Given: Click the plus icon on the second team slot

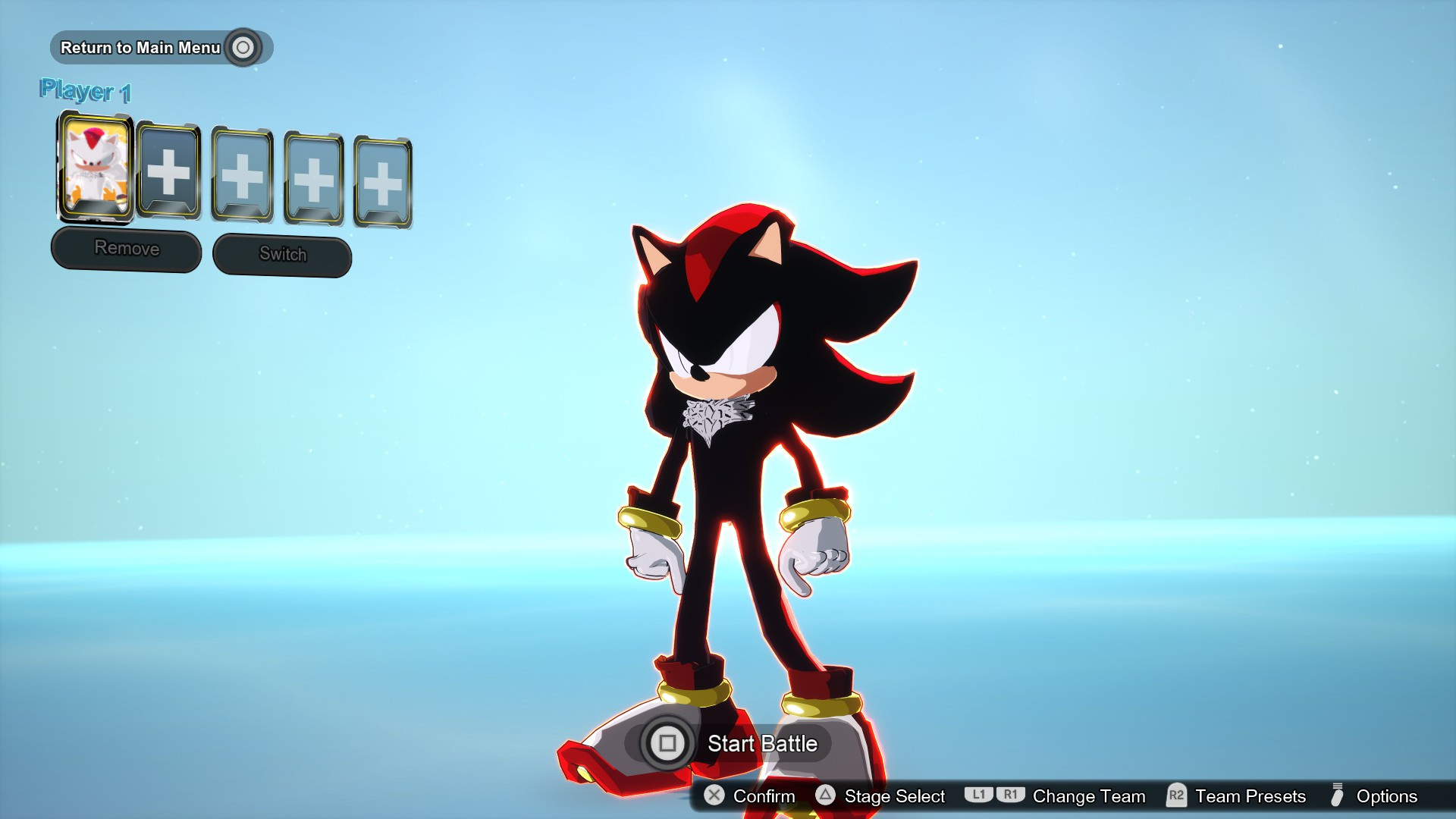Looking at the screenshot, I should pos(168,174).
